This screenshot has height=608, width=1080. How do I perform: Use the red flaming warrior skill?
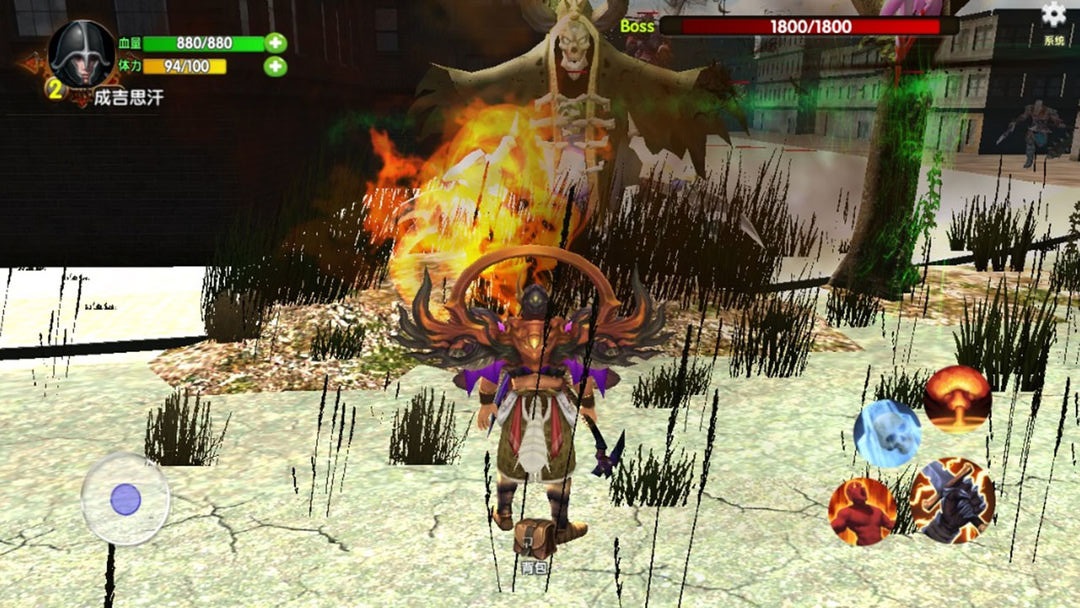coord(862,511)
